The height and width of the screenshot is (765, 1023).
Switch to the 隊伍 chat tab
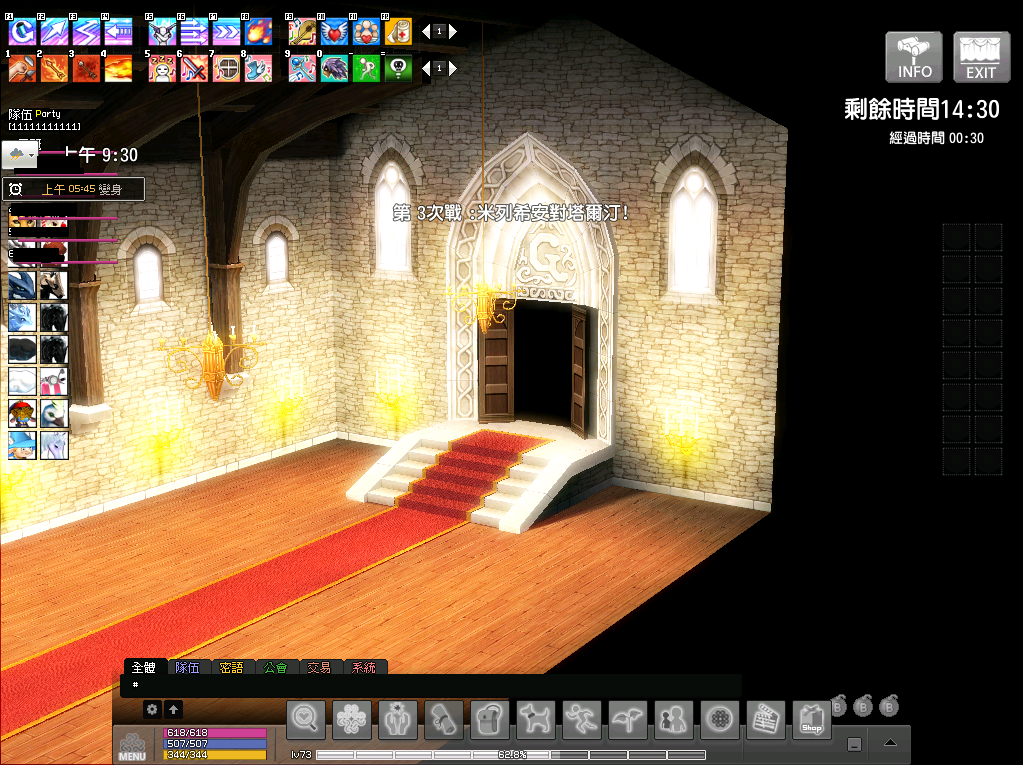pyautogui.click(x=187, y=667)
